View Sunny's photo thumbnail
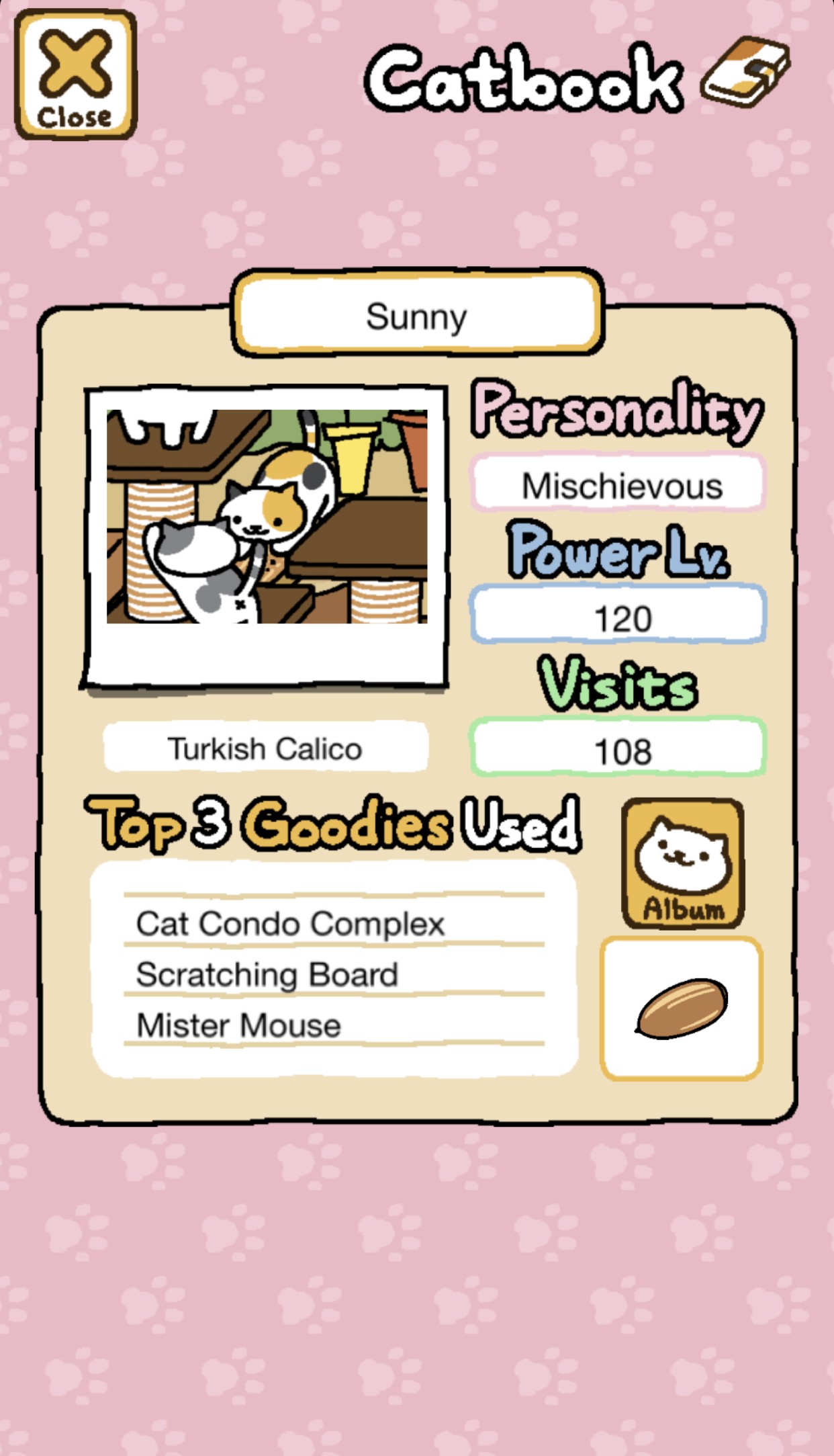 point(267,516)
